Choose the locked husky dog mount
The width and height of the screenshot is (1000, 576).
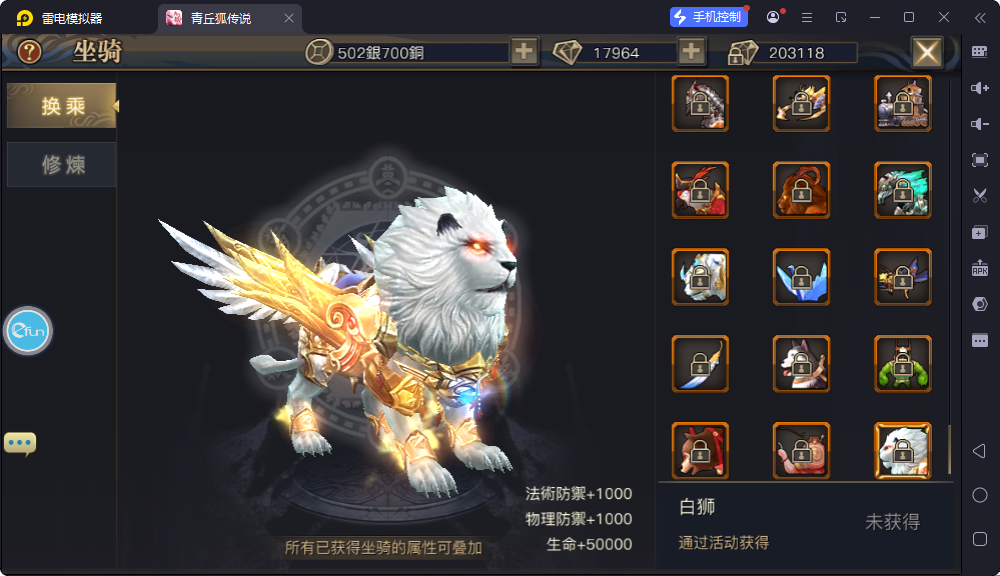click(x=801, y=364)
